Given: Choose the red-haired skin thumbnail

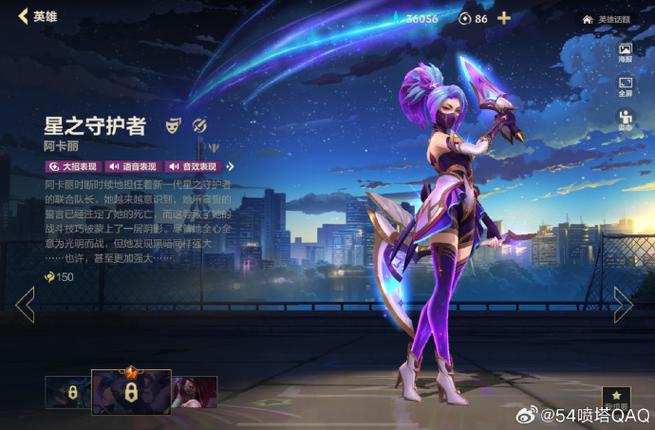Looking at the screenshot, I should point(193,392).
